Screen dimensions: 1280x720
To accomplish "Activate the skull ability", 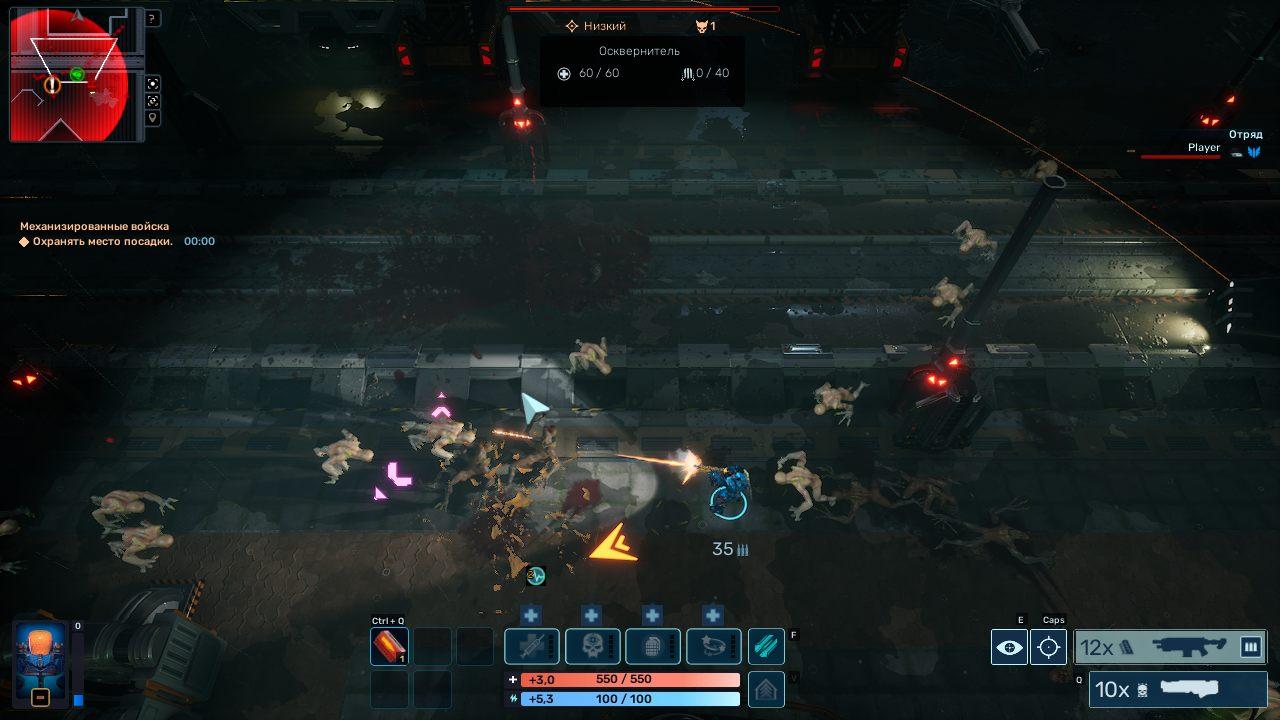I will point(592,647).
